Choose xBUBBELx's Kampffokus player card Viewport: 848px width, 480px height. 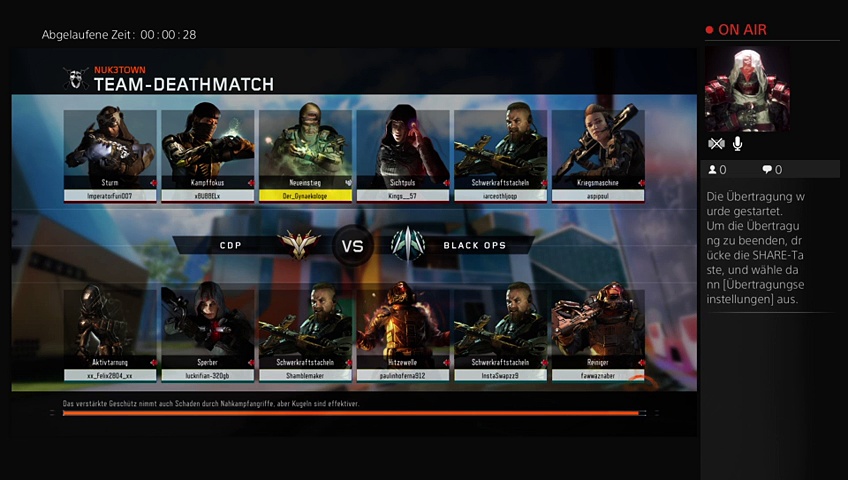pyautogui.click(x=207, y=155)
